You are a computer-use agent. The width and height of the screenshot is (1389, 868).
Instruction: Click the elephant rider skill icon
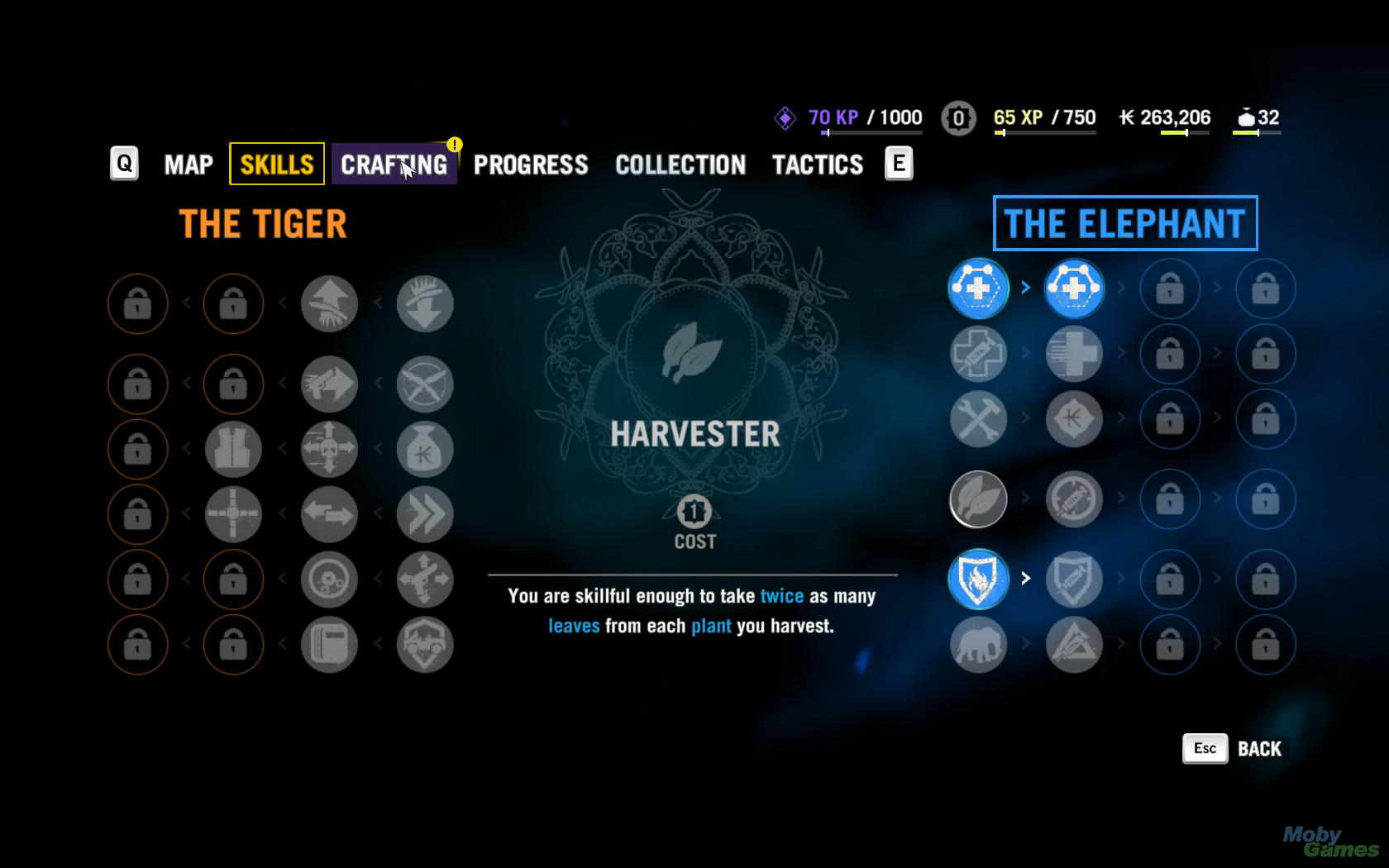tap(978, 645)
